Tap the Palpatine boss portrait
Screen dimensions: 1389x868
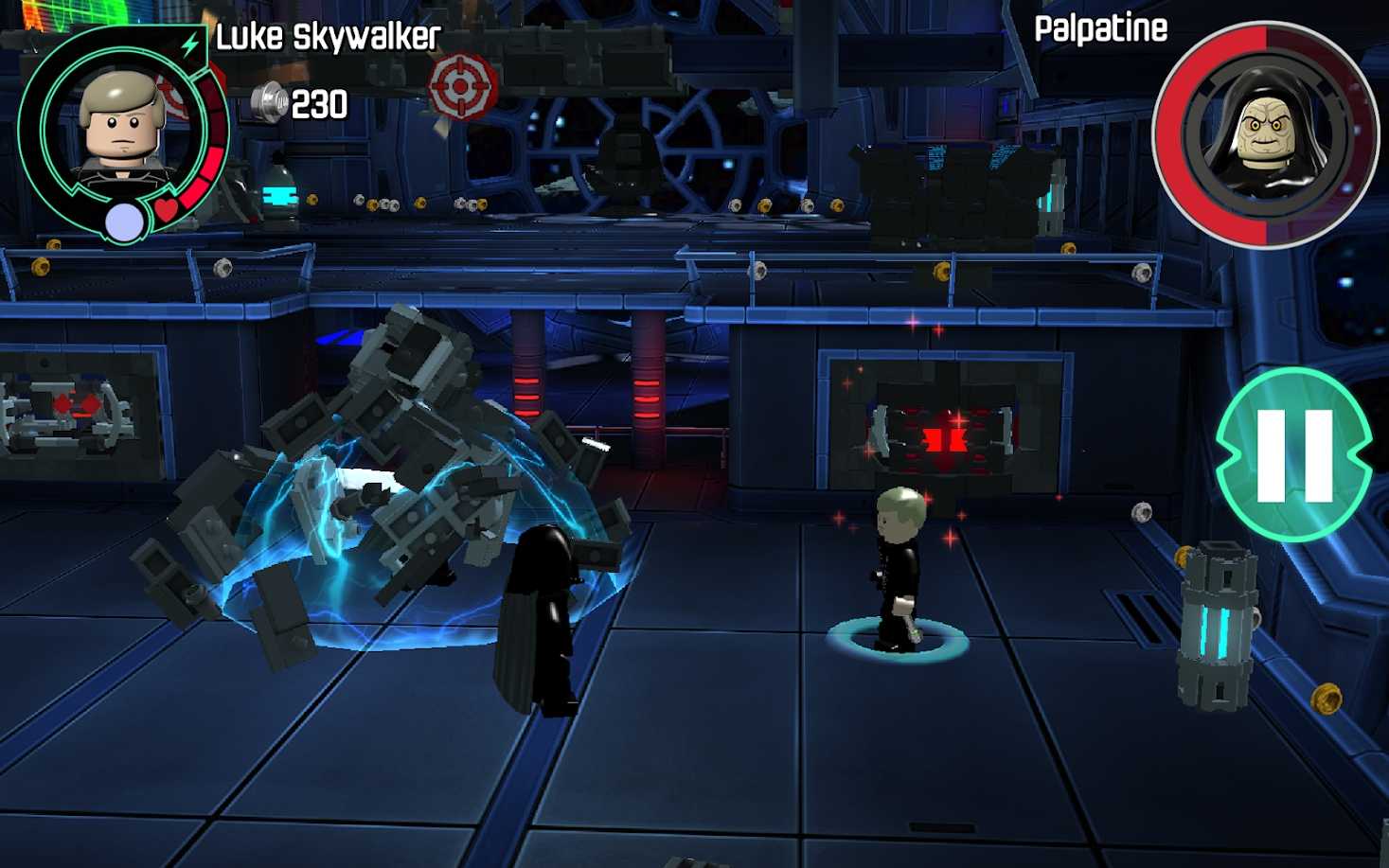coord(1266,133)
